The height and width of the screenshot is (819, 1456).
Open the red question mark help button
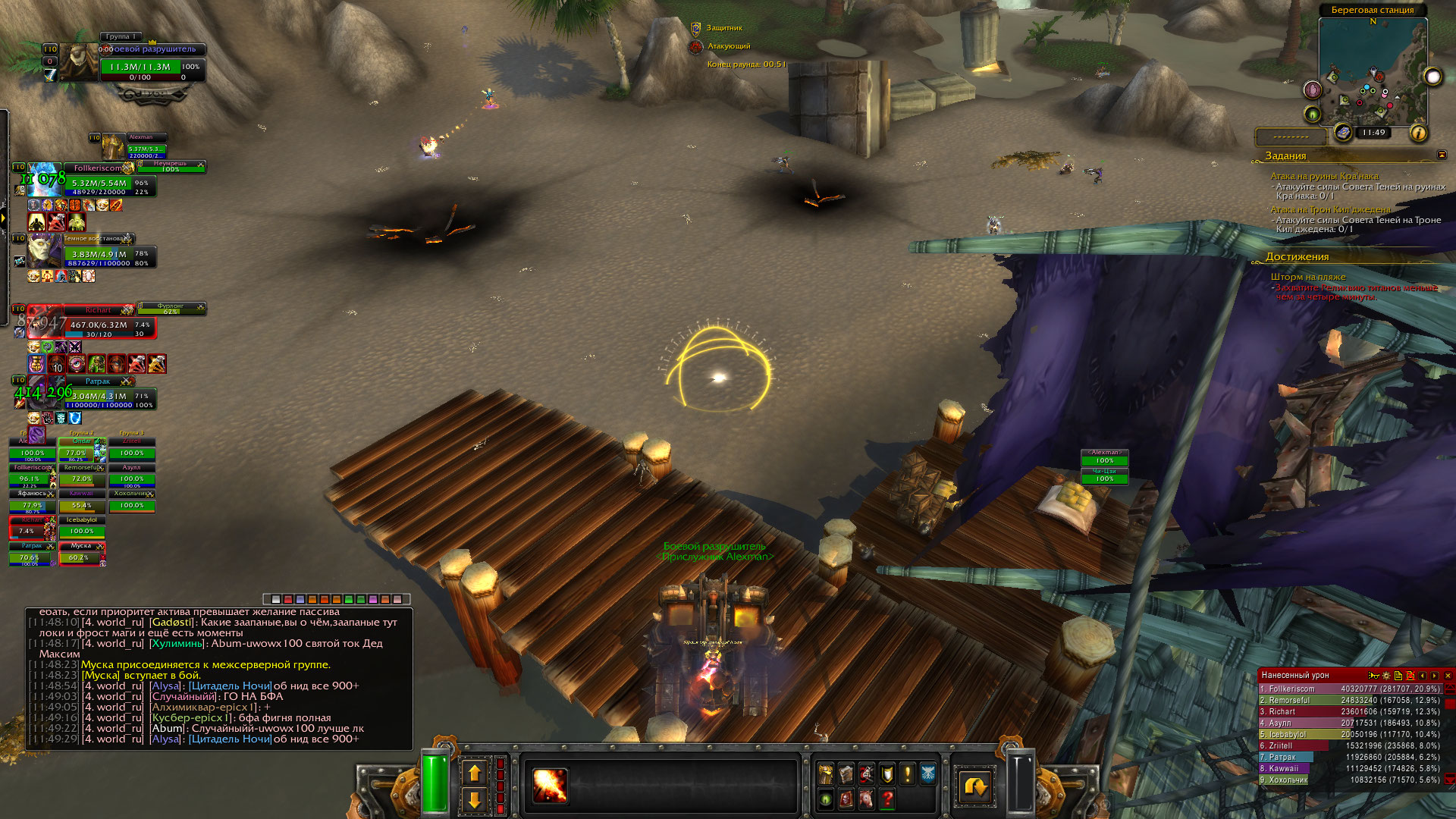pos(886,799)
